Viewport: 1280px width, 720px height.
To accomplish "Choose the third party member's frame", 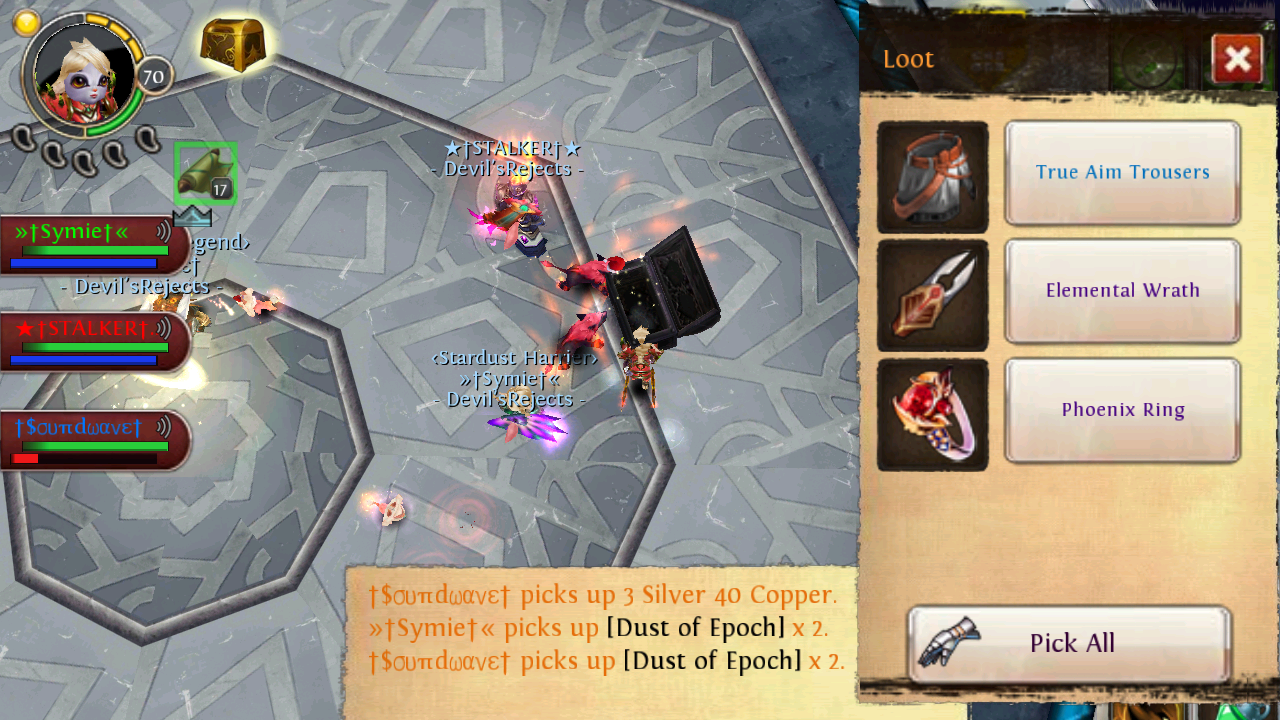I will click(x=92, y=440).
